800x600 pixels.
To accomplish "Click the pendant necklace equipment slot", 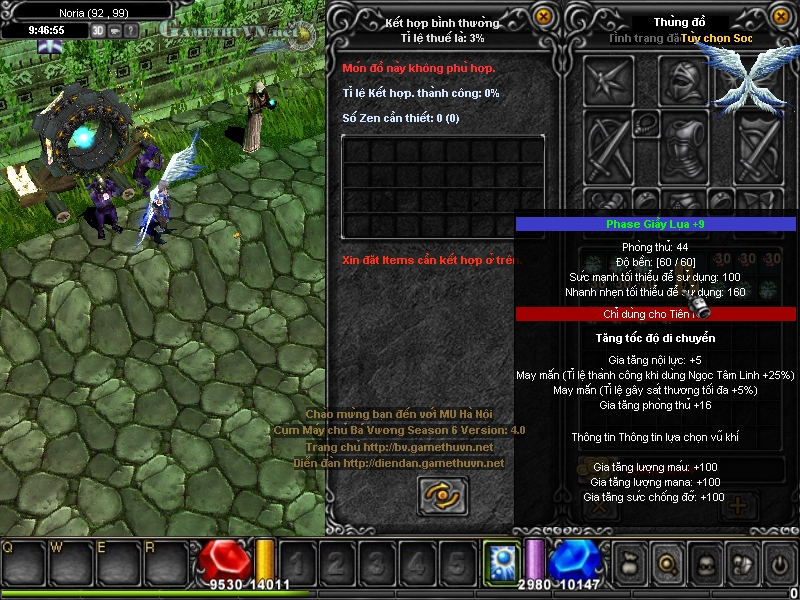I will point(646,123).
